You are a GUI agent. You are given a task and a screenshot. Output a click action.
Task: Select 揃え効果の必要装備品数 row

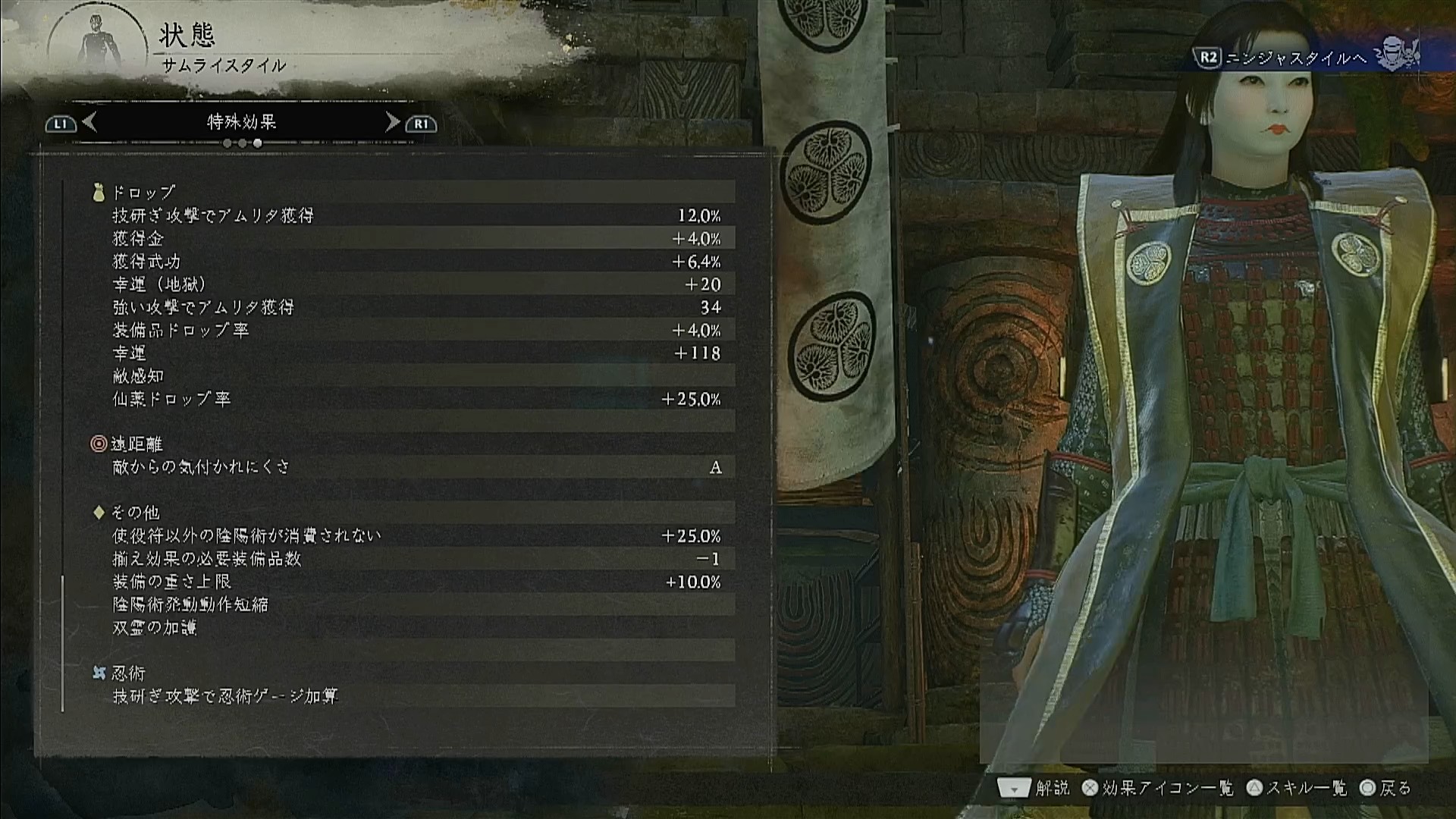click(x=416, y=559)
